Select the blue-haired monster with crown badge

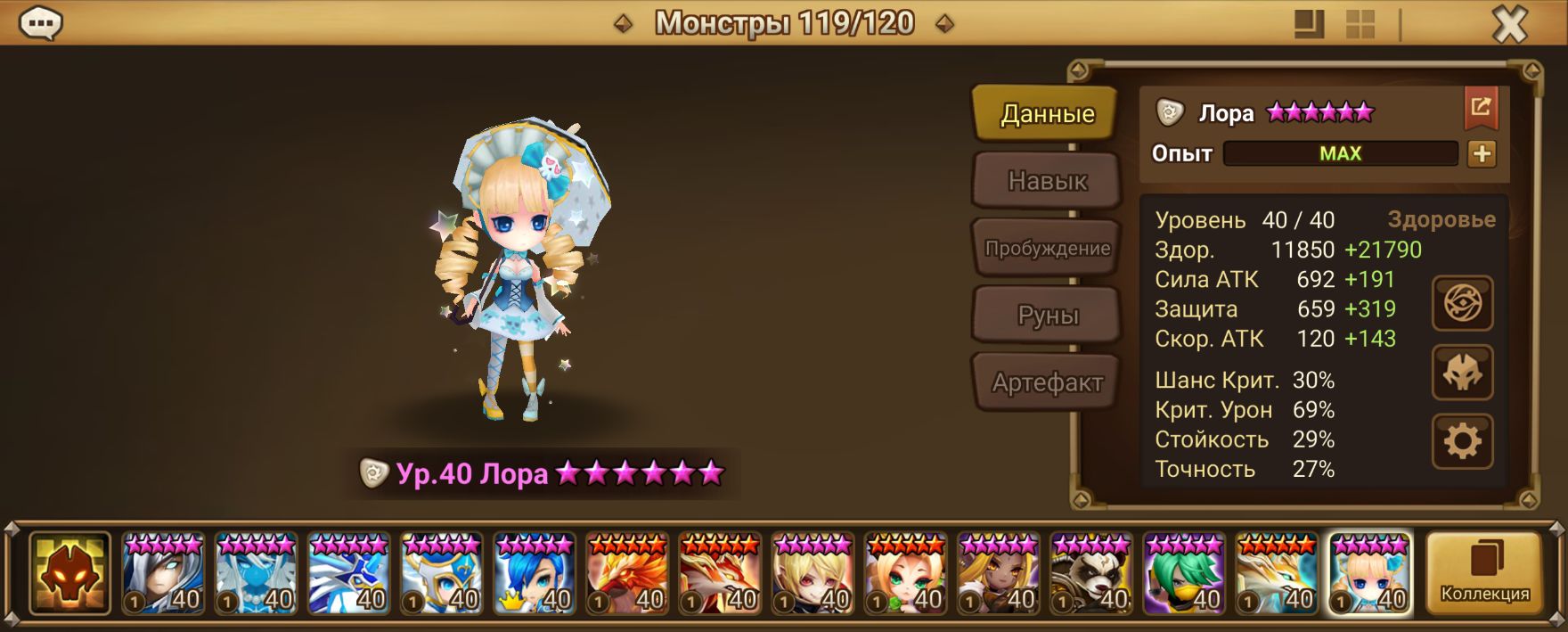point(535,575)
